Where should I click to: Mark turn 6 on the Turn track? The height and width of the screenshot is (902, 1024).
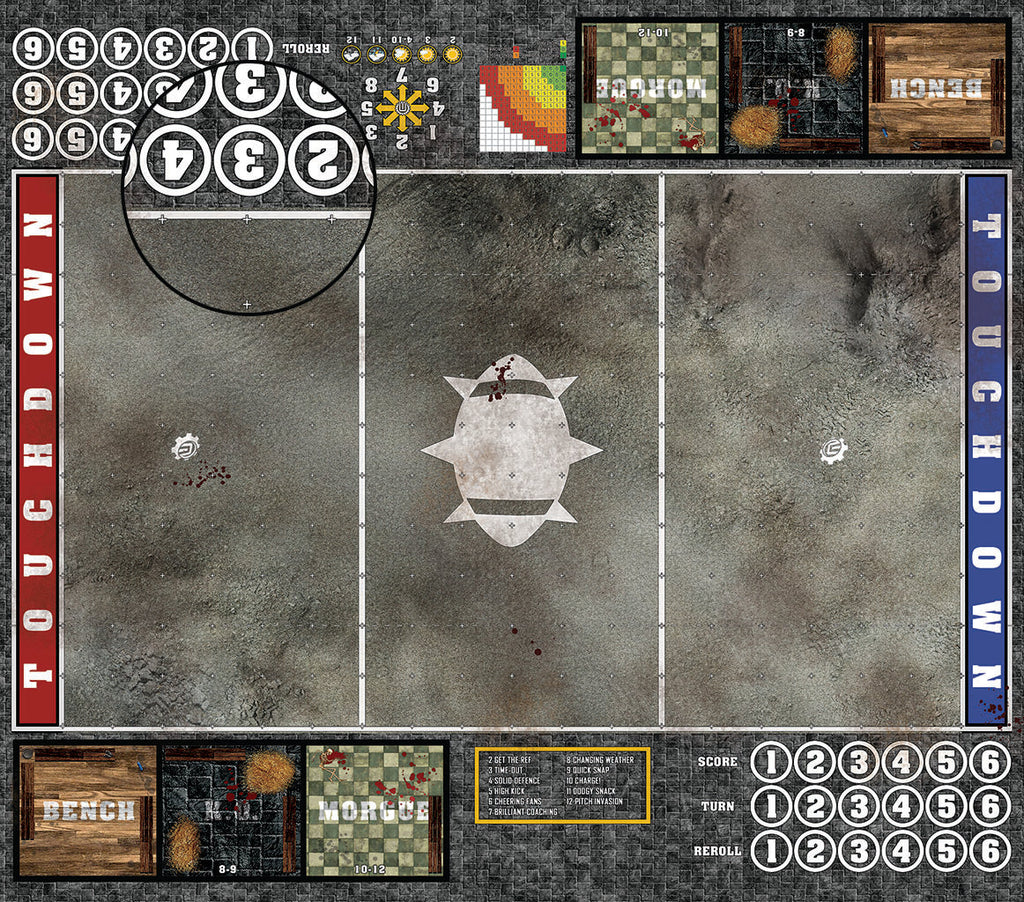point(989,806)
